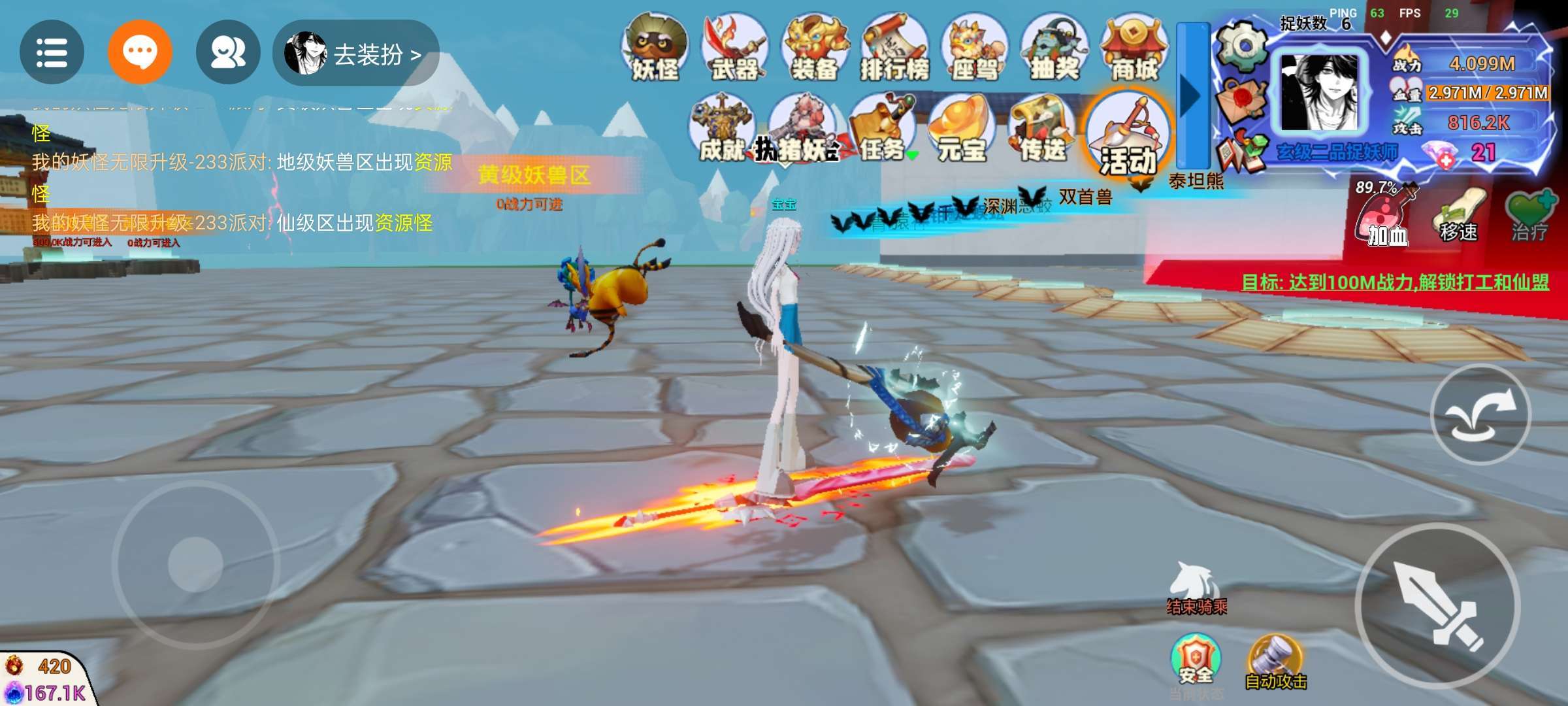Screen dimensions: 1568x706
Task: Toggle 自动攻击 auto attack
Action: coord(1275,662)
